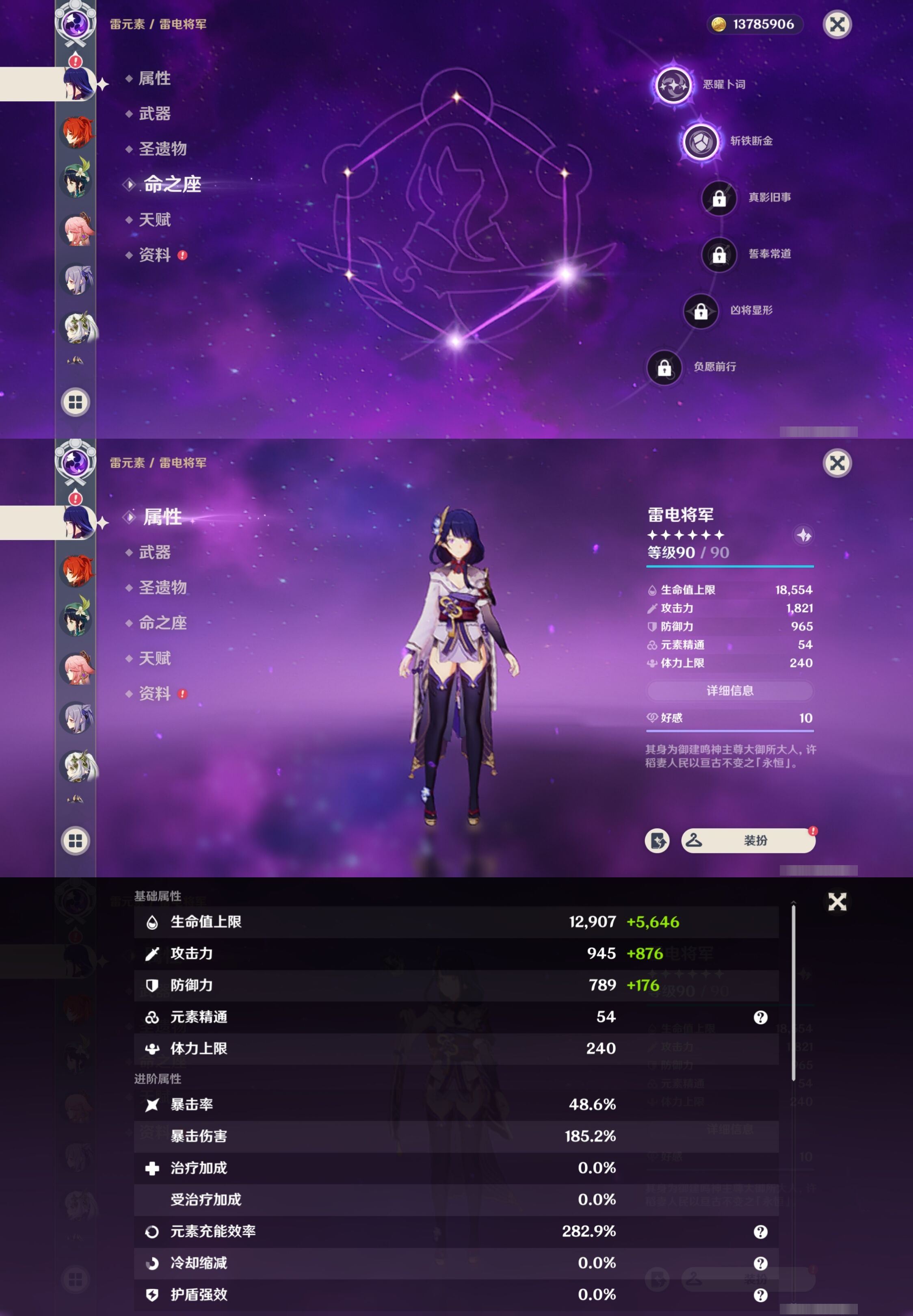Choose the locked 誓奉常道 constellation

coord(719,255)
